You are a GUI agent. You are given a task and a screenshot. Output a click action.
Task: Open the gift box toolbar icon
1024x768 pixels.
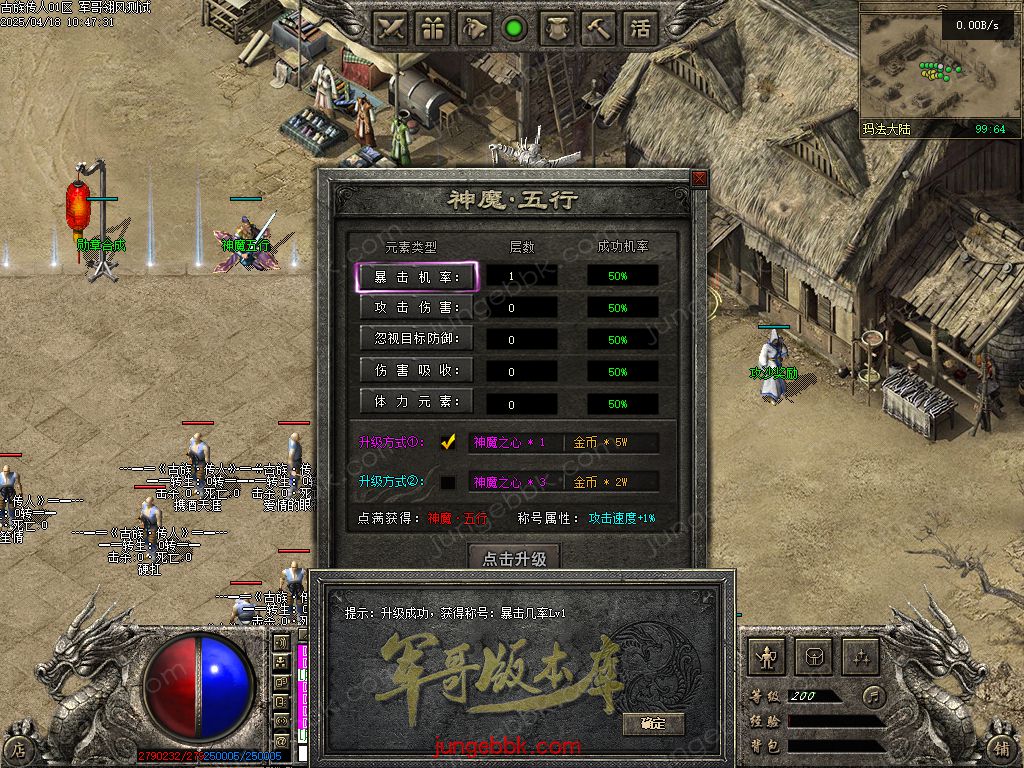[x=433, y=29]
